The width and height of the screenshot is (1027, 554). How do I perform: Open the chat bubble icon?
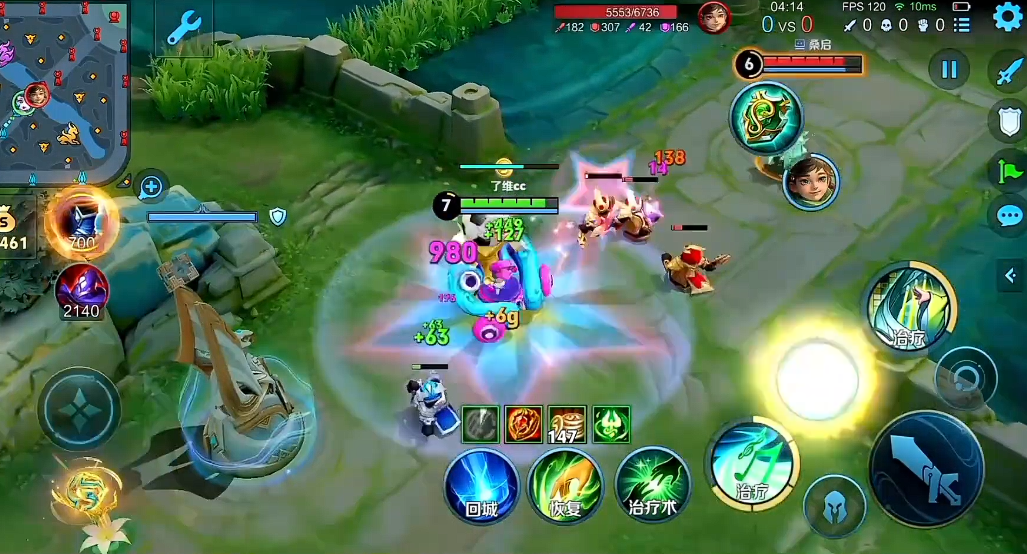pos(1008,216)
